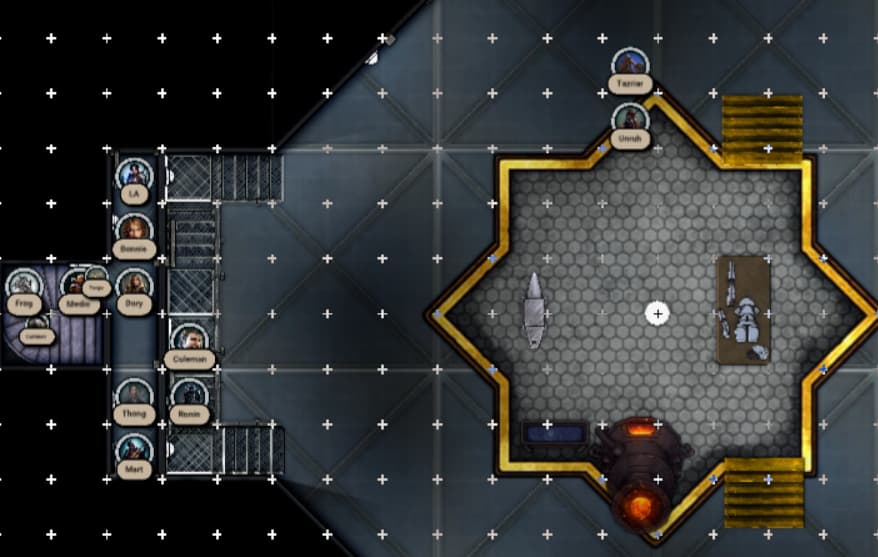Select the Tazriar character token
Viewport: 878px width, 557px height.
[630, 67]
